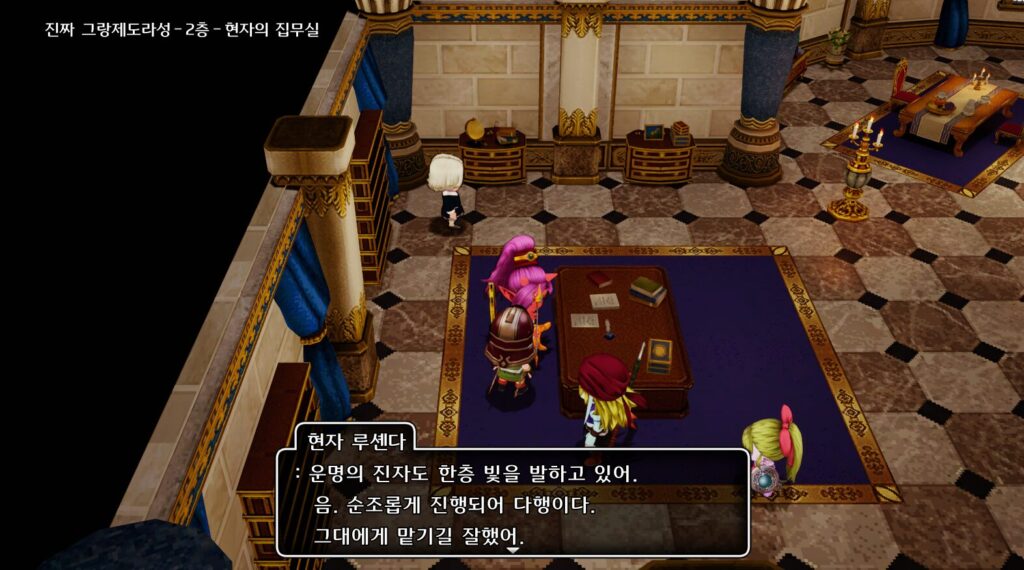
Task: Advance dialogue with the down arrow indicator
Action: tap(513, 549)
